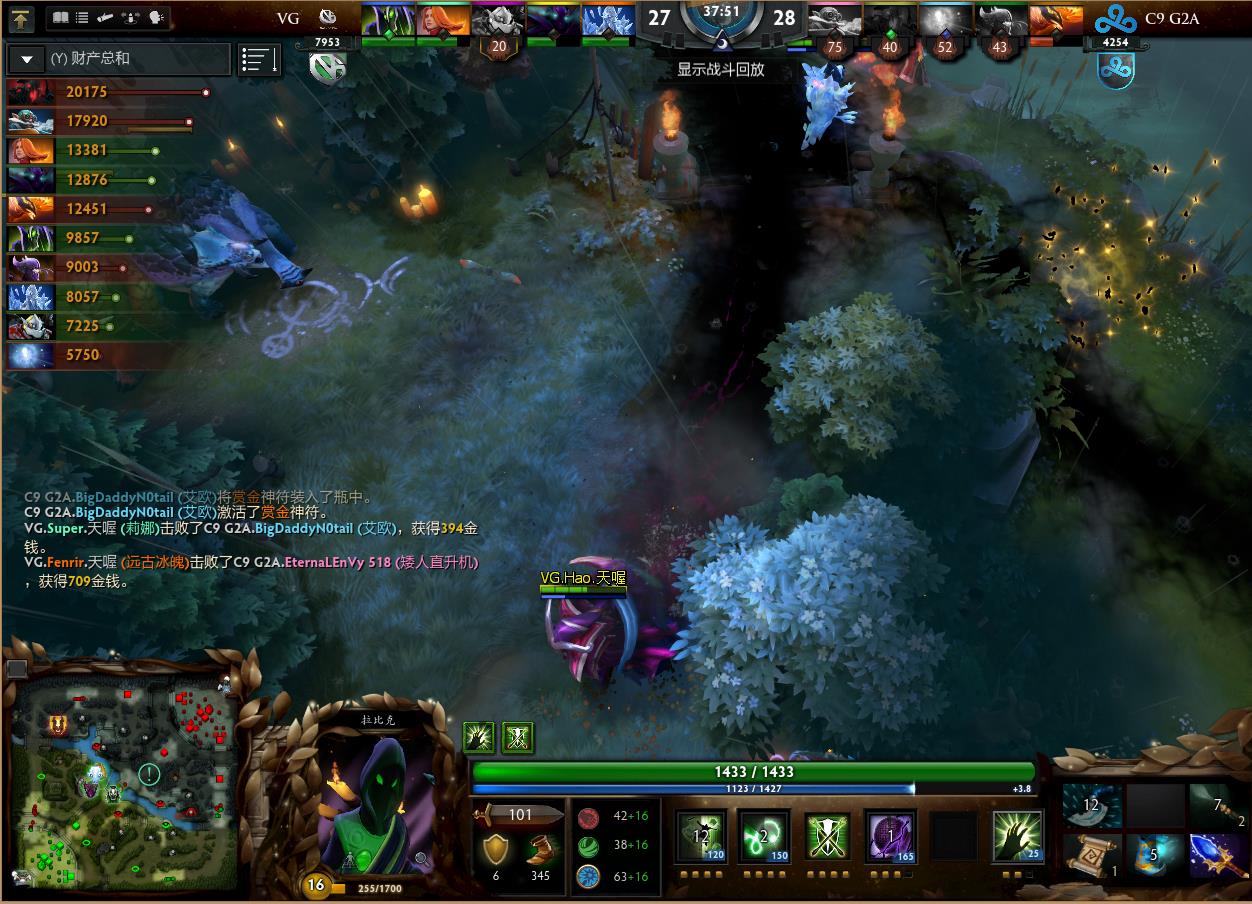Use the Town Portal Scroll item
This screenshot has height=904, width=1252.
point(1091,855)
